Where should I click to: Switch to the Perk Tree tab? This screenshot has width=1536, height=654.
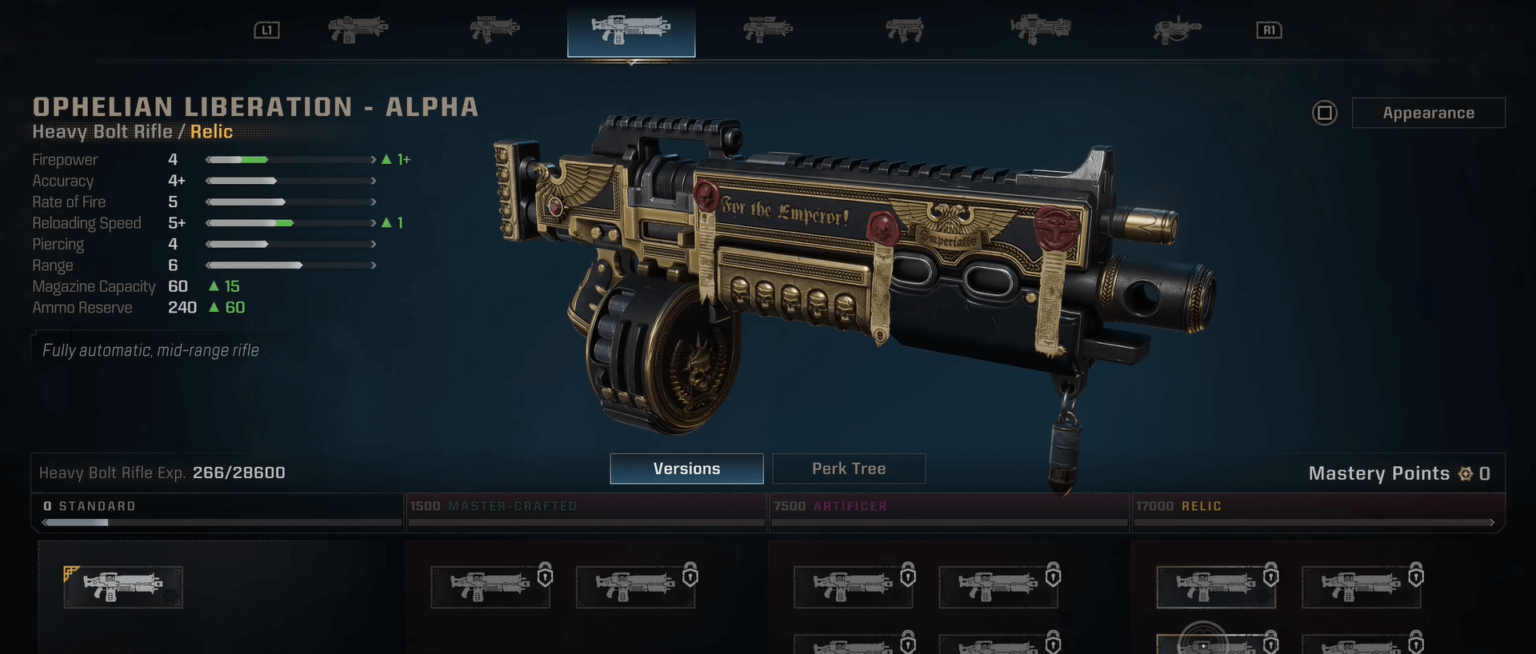[848, 468]
